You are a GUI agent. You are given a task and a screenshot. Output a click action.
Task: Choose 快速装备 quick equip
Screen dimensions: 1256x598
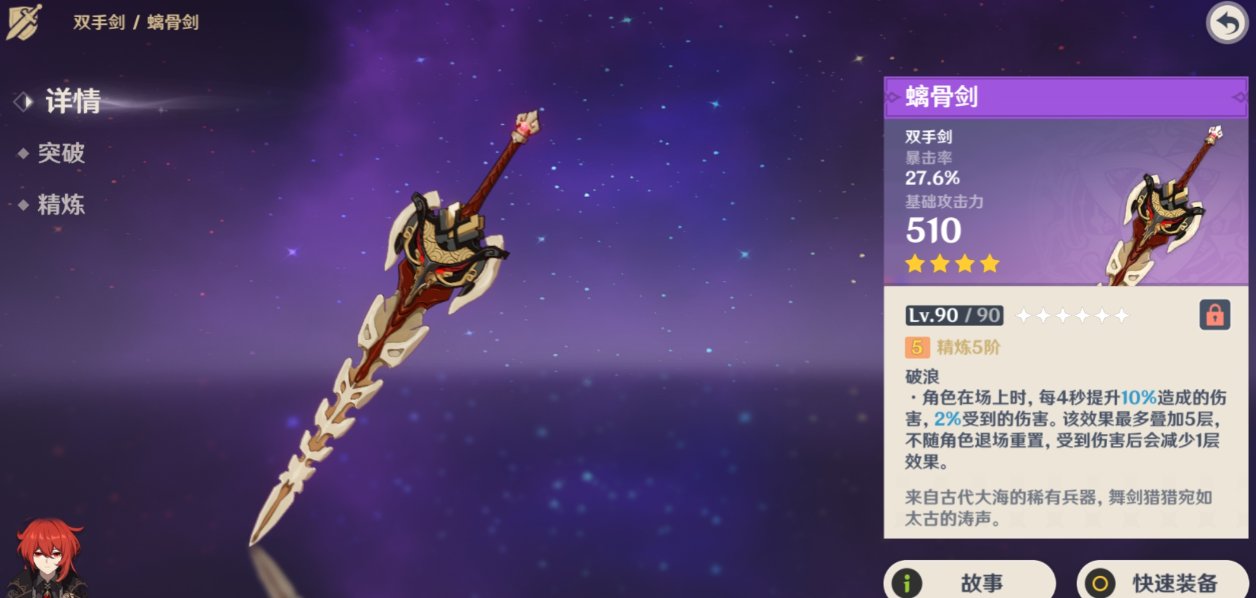pyautogui.click(x=1164, y=582)
